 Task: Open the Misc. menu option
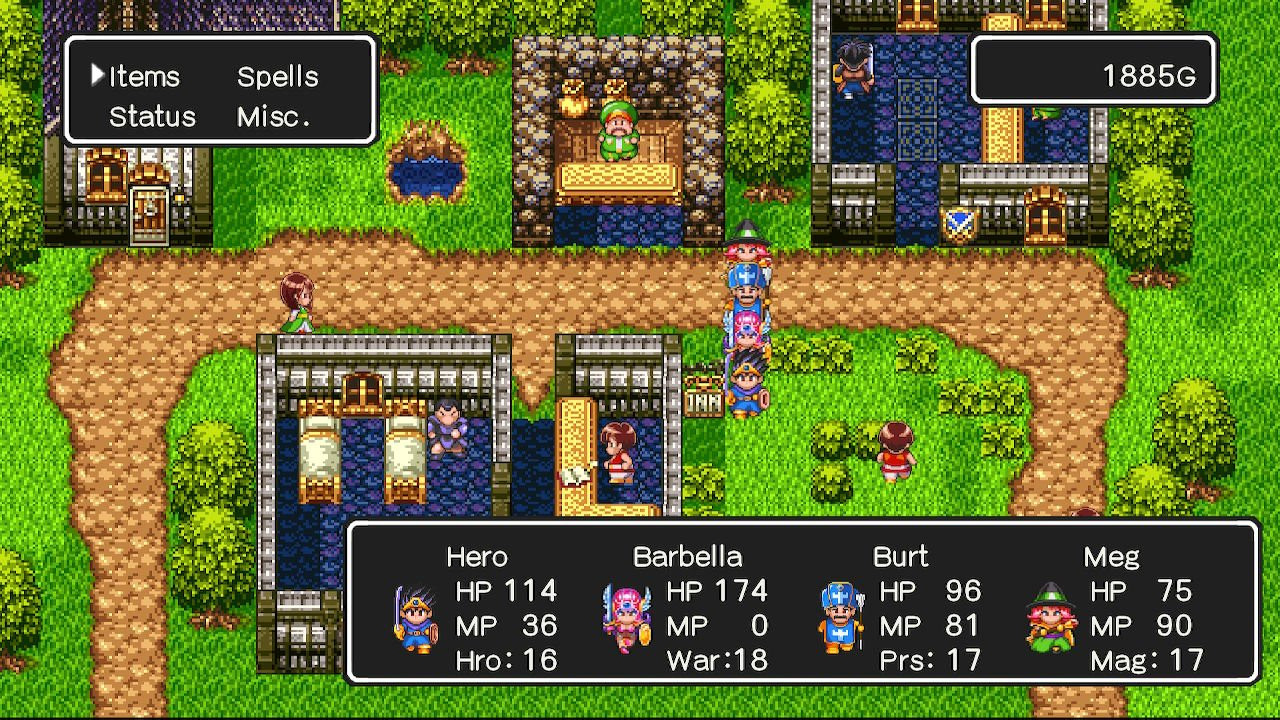(273, 117)
